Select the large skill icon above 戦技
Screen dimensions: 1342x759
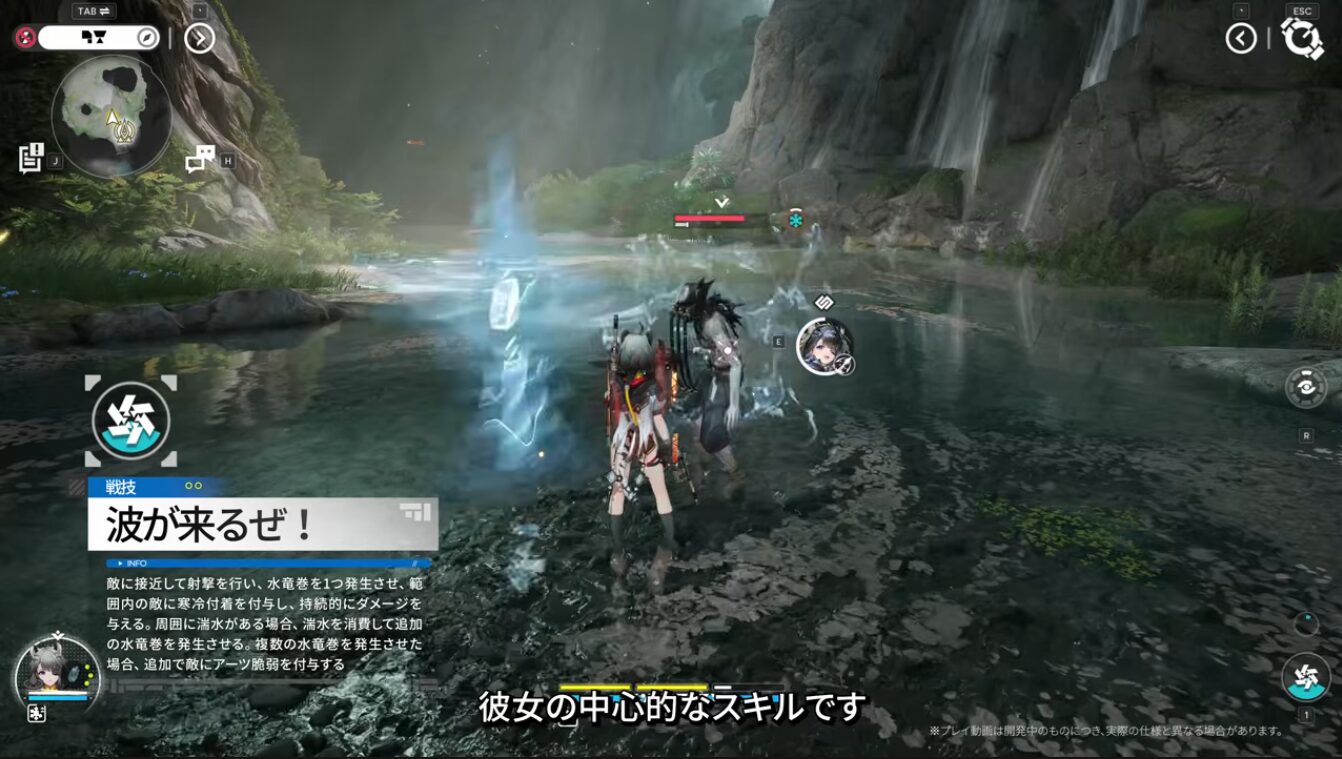(x=131, y=421)
